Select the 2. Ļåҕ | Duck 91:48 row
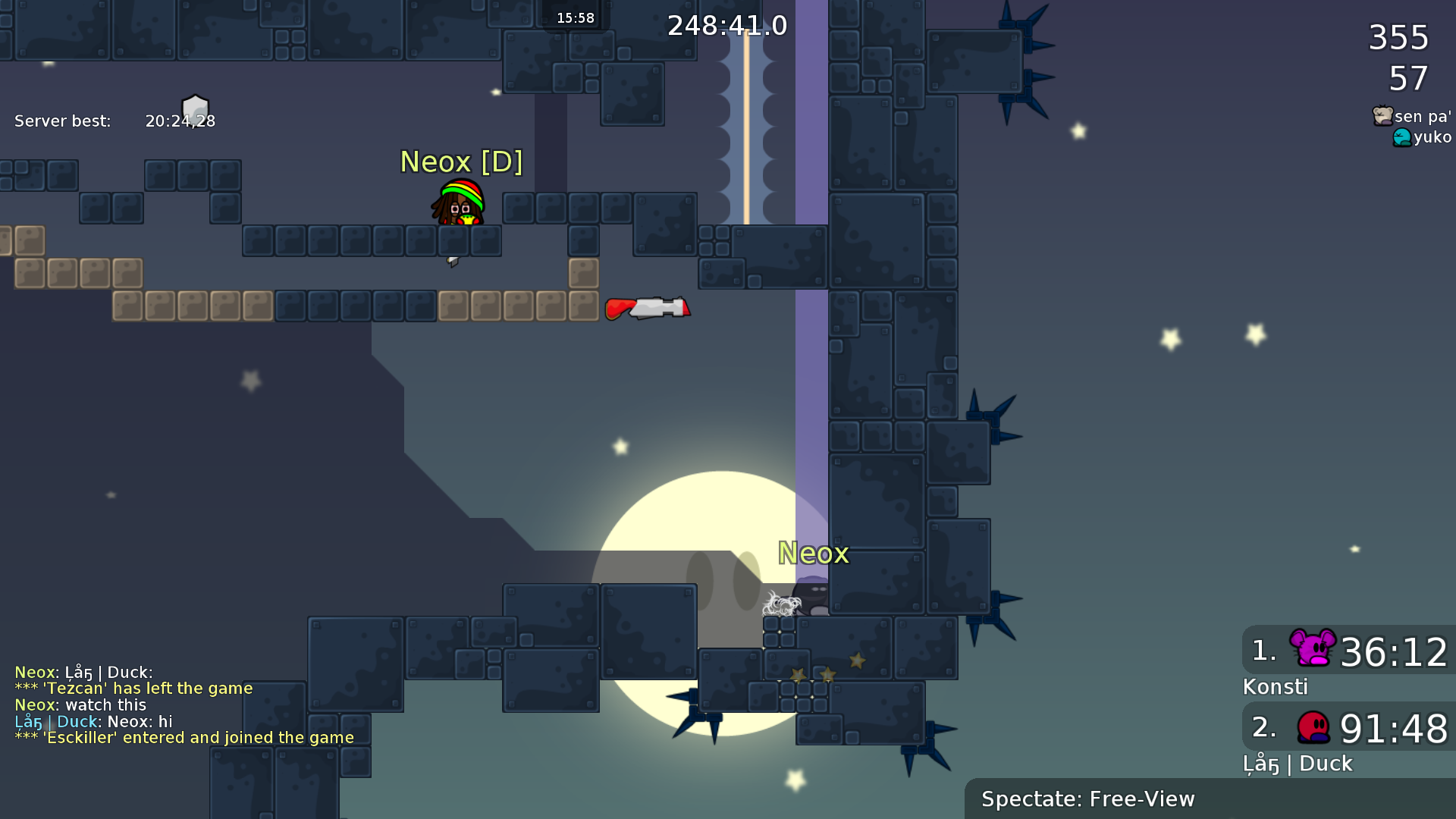 (x=1346, y=729)
